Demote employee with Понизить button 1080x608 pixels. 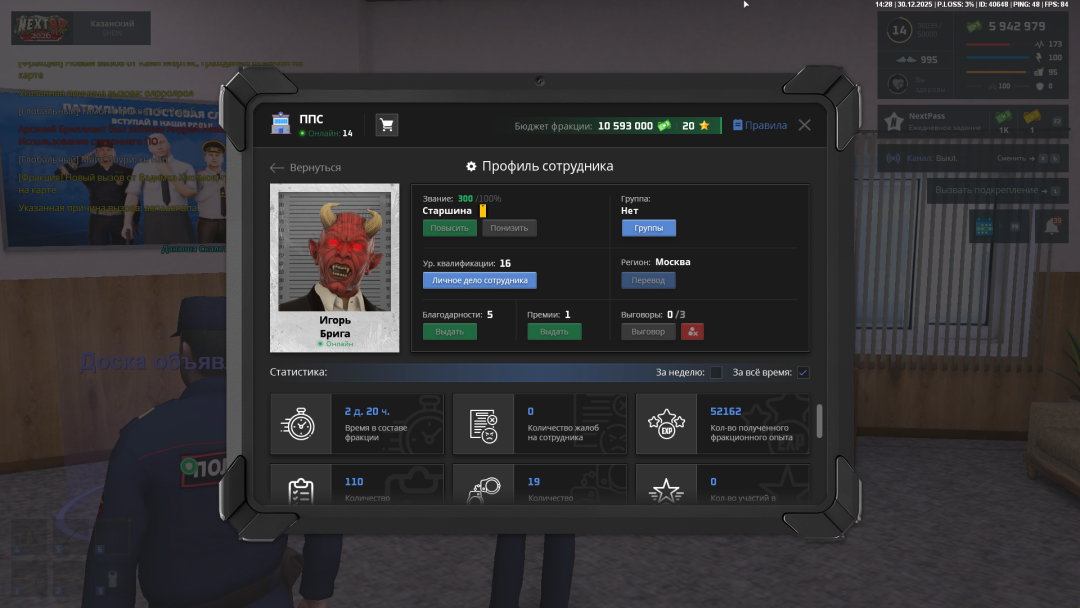point(509,228)
